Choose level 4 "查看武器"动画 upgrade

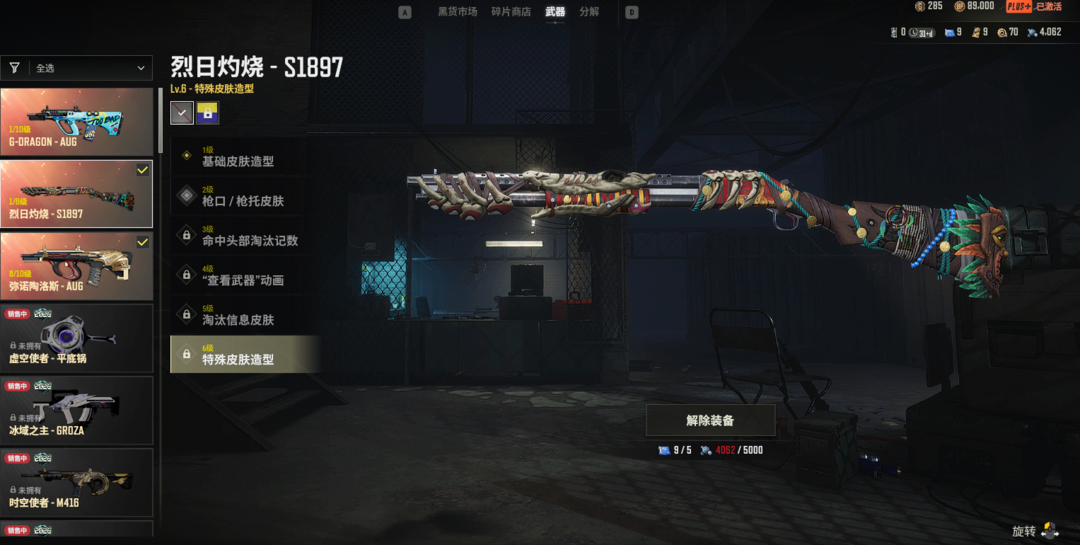click(x=244, y=275)
